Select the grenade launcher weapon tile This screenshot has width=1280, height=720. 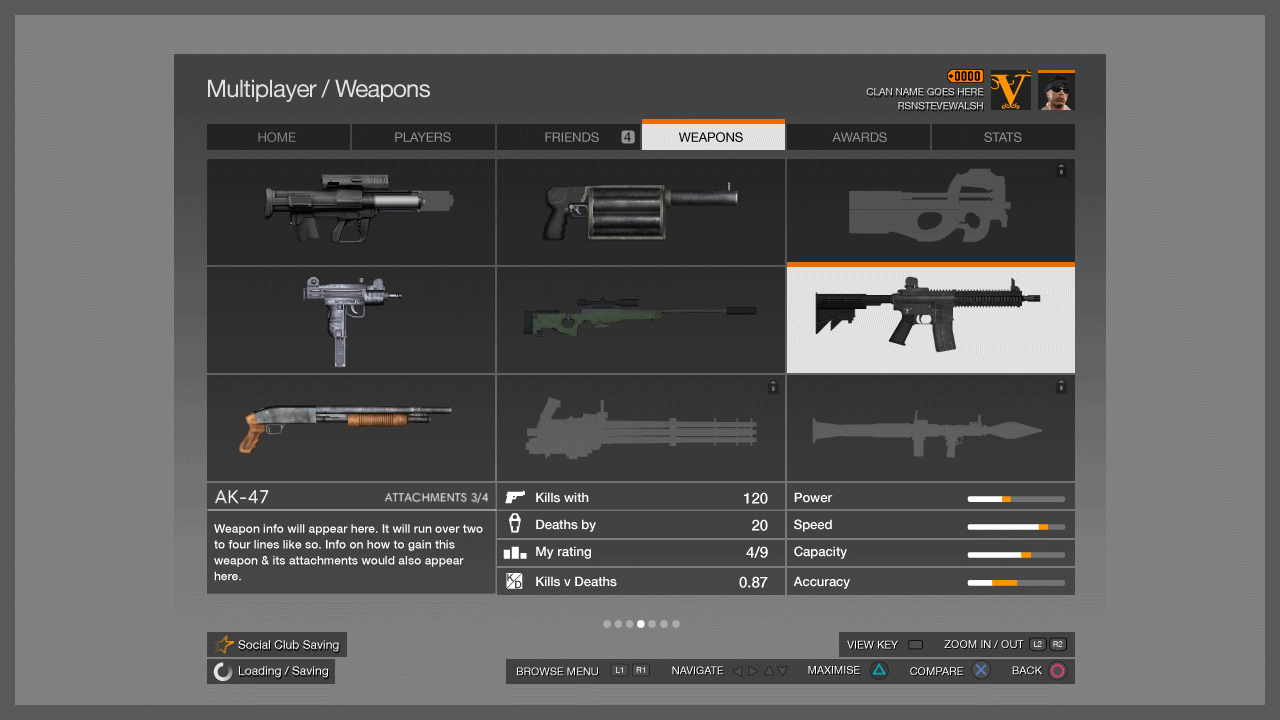tap(350, 211)
